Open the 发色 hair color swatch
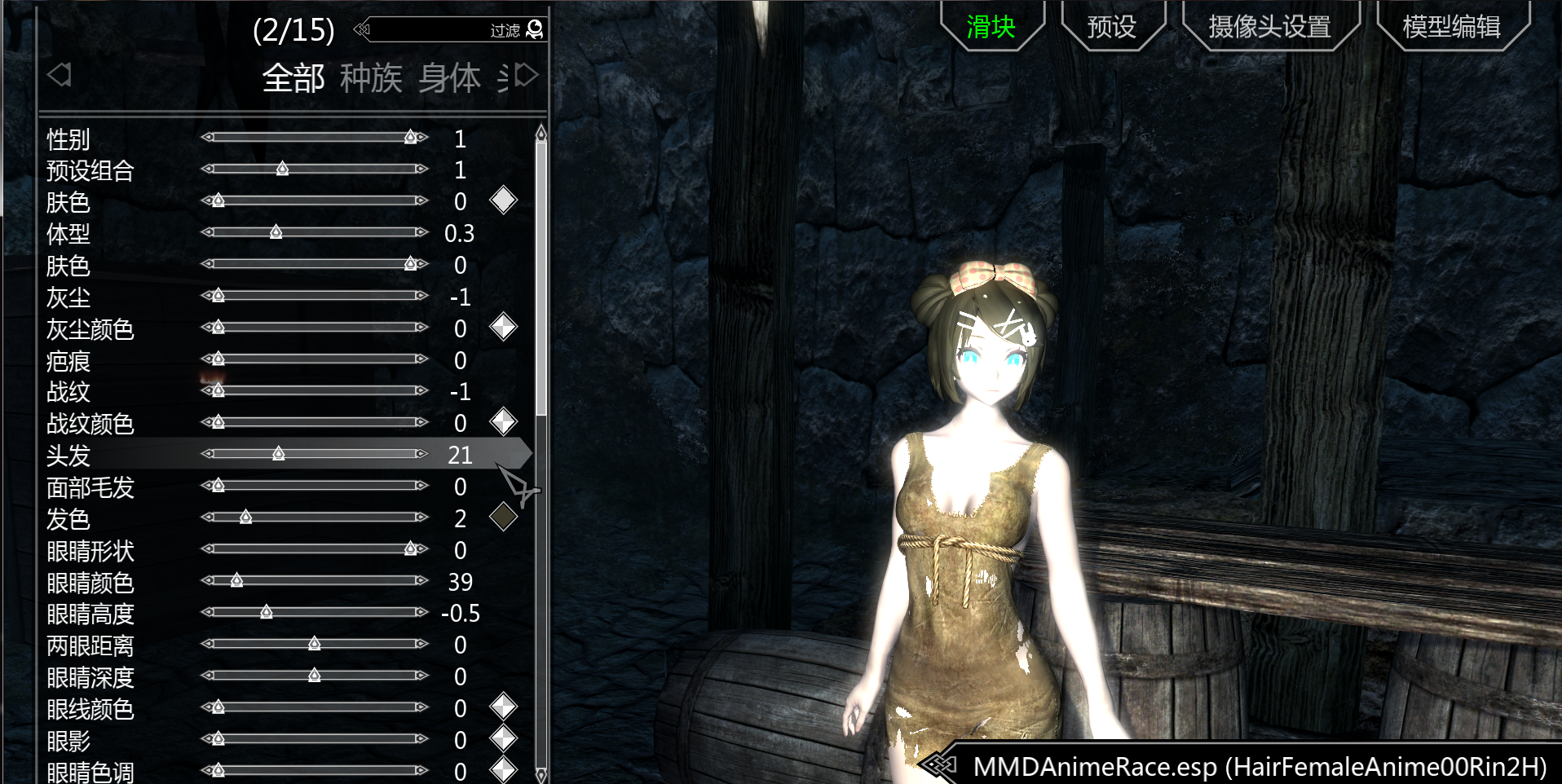This screenshot has width=1562, height=784. tap(503, 517)
